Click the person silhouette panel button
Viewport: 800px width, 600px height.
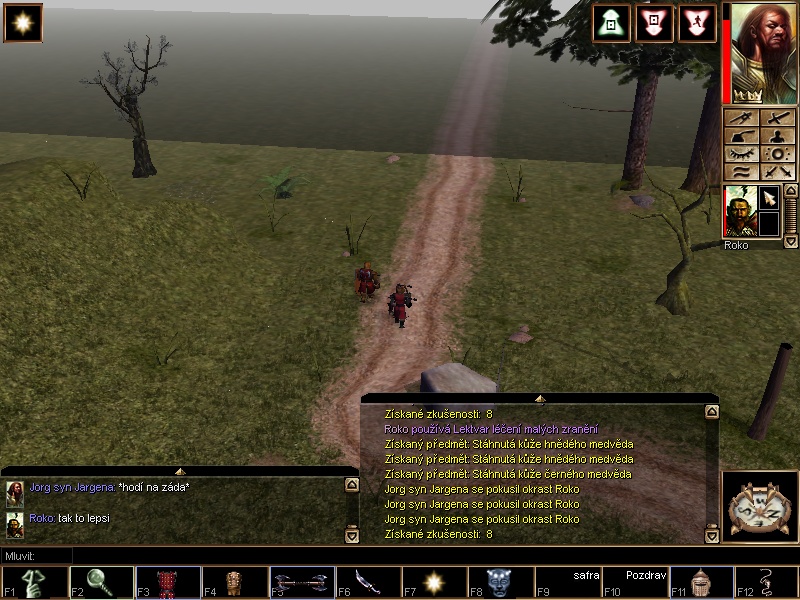[776, 136]
